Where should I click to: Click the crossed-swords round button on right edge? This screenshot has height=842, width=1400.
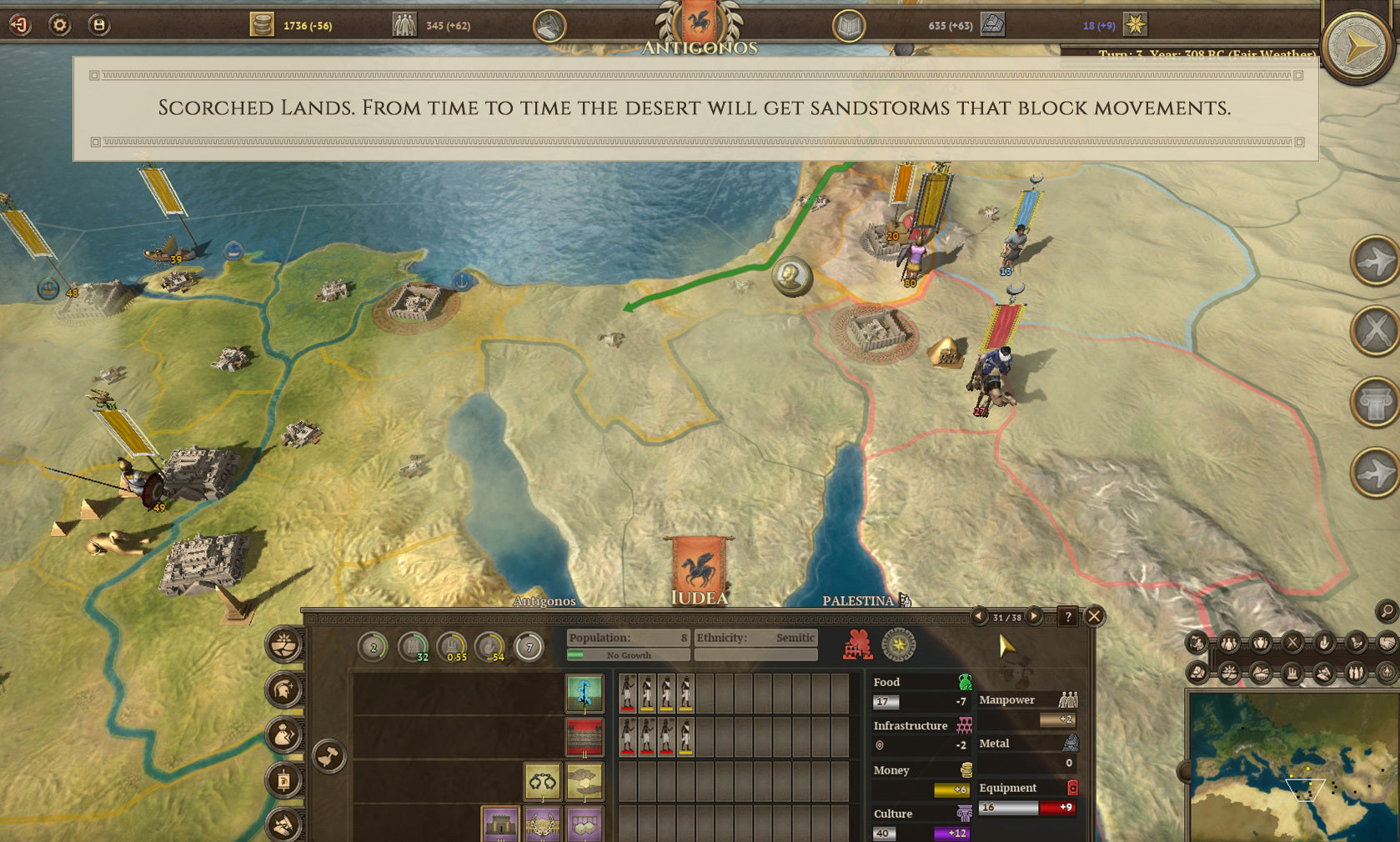pos(1374,331)
